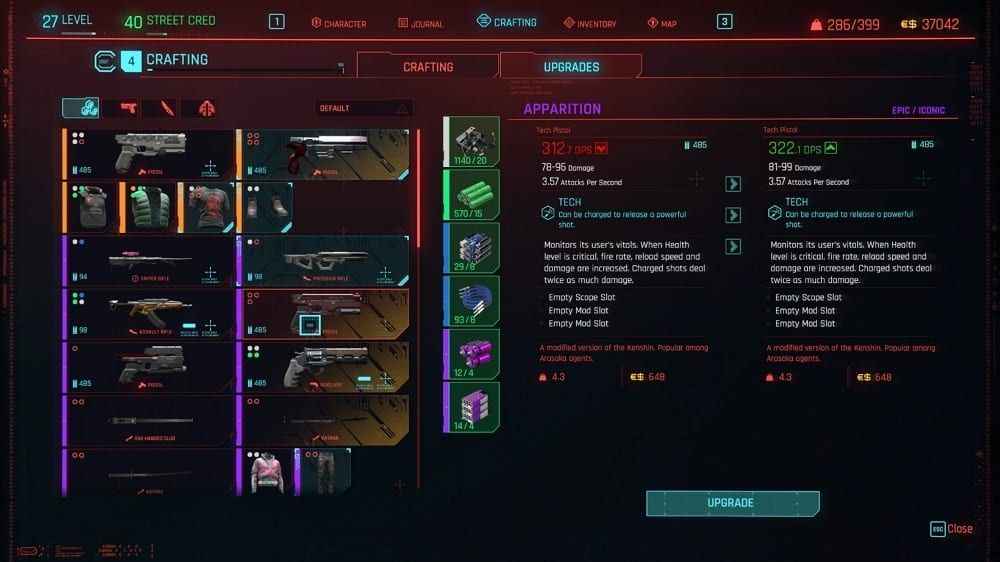Go to the Inventory menu
The height and width of the screenshot is (562, 1000).
click(589, 23)
